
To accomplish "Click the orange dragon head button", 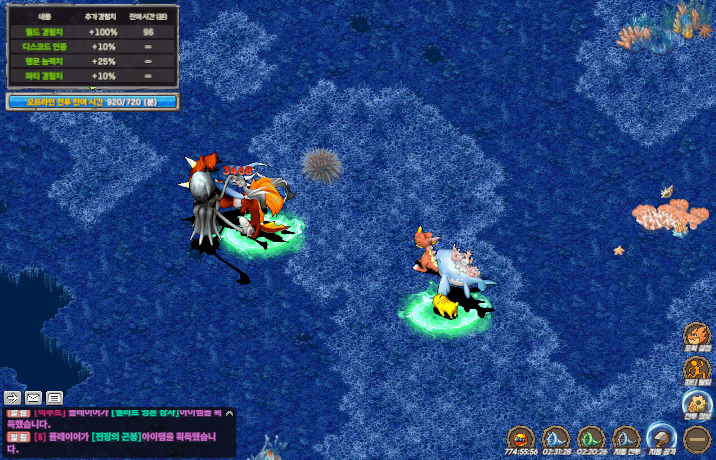I will (697, 337).
